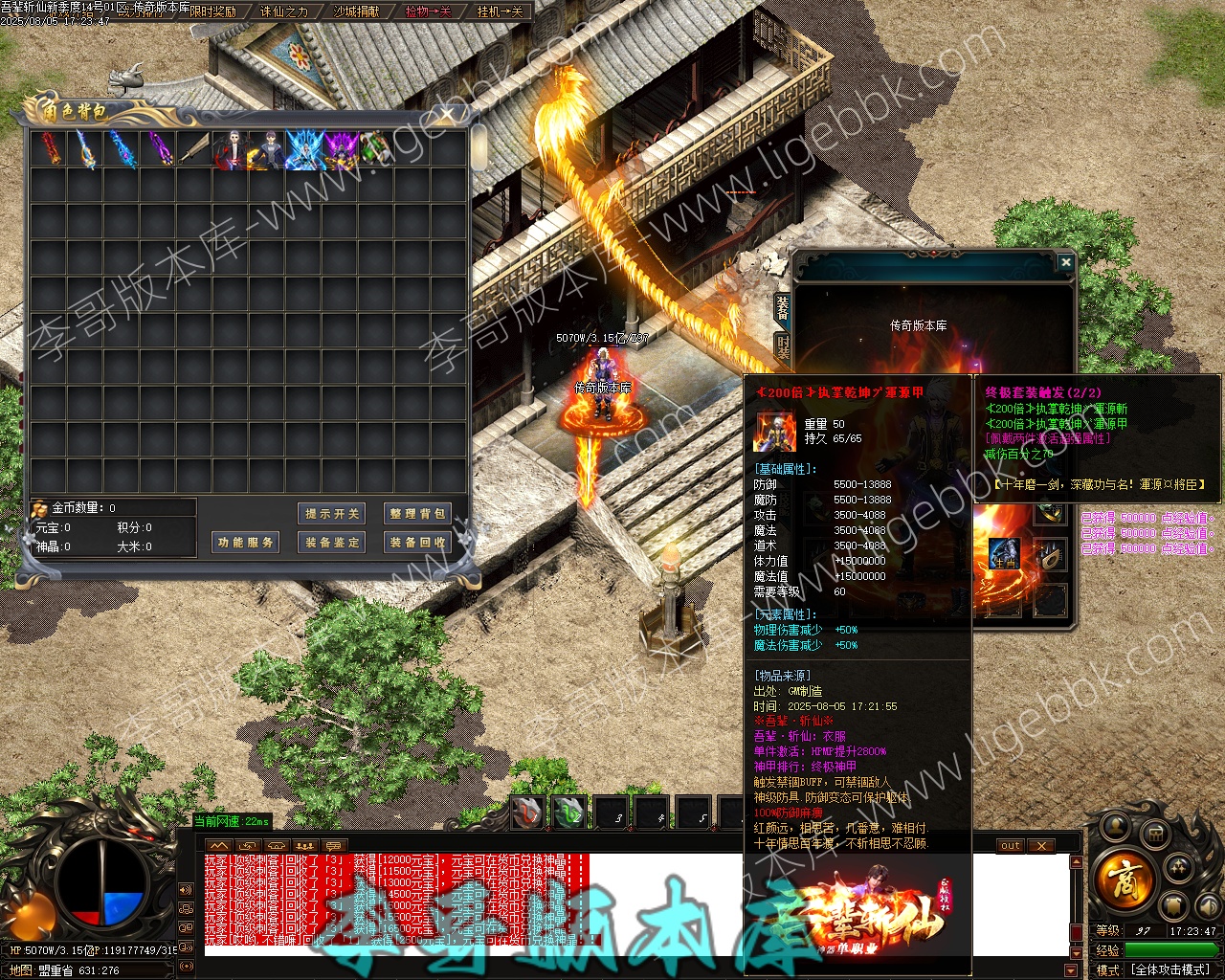Open the 功能服务 function services button

pos(245,543)
